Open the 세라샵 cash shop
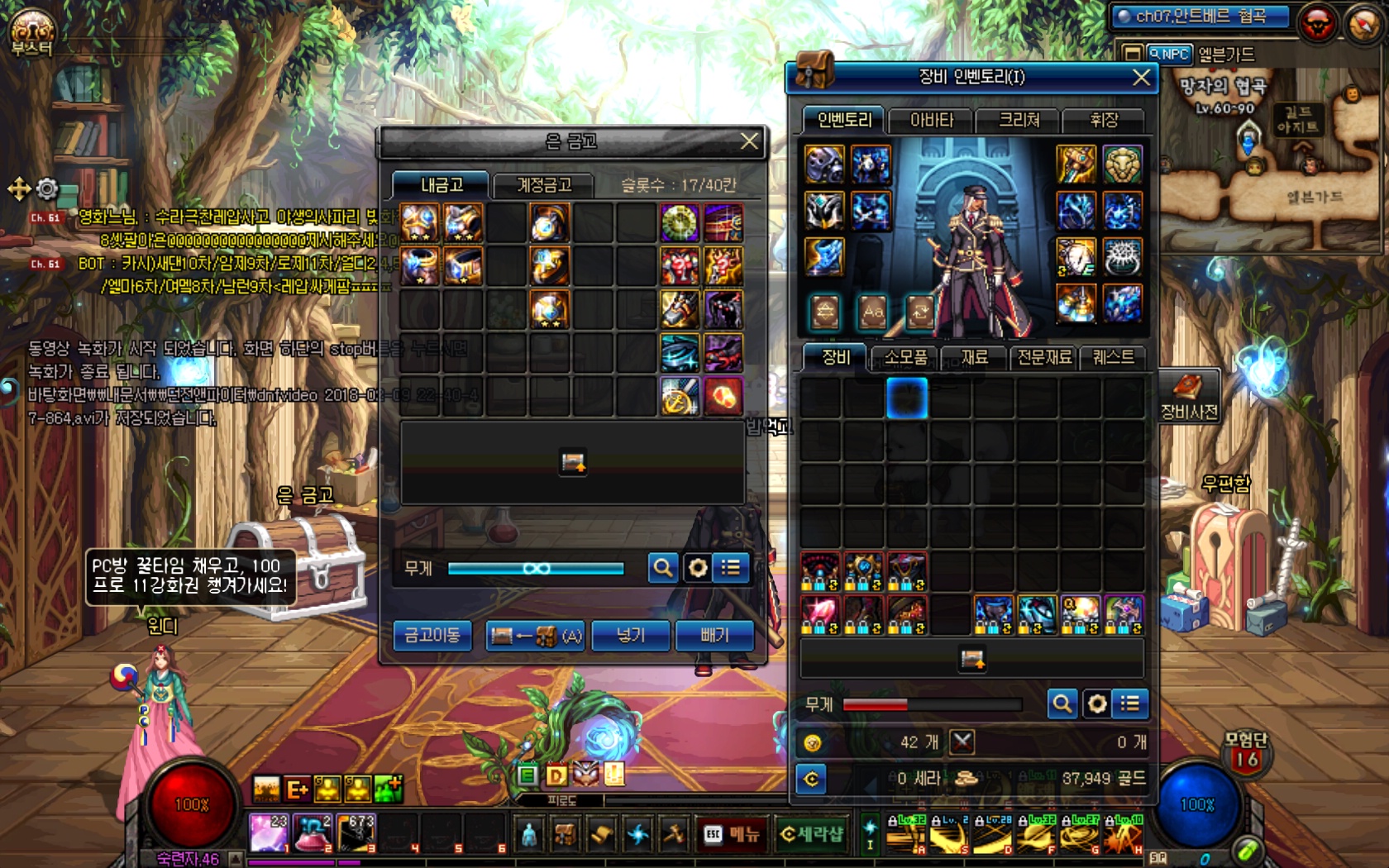This screenshot has height=868, width=1389. tap(811, 834)
